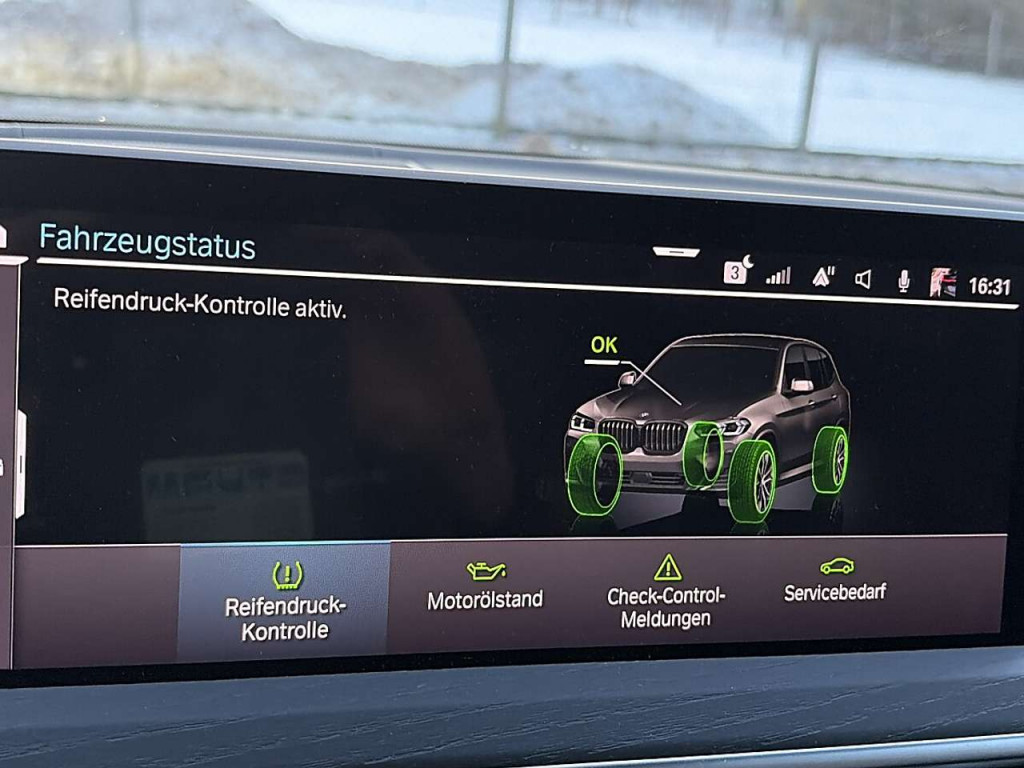Tap the speaker volume icon
Image resolution: width=1024 pixels, height=768 pixels.
coord(863,279)
